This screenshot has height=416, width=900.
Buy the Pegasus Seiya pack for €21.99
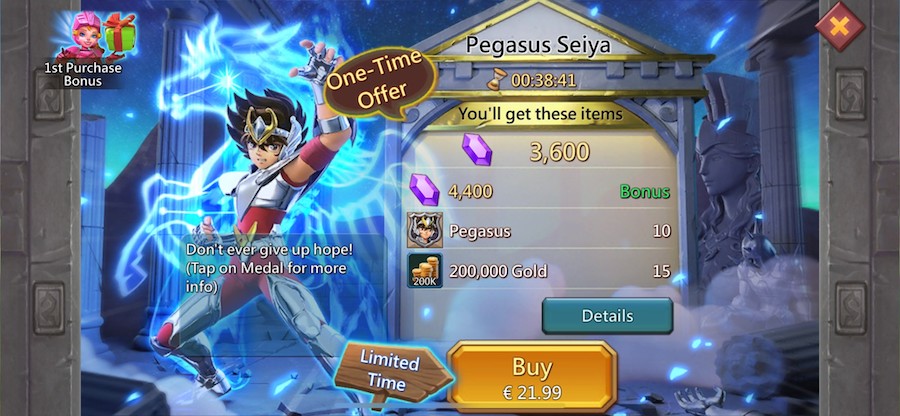(x=531, y=376)
